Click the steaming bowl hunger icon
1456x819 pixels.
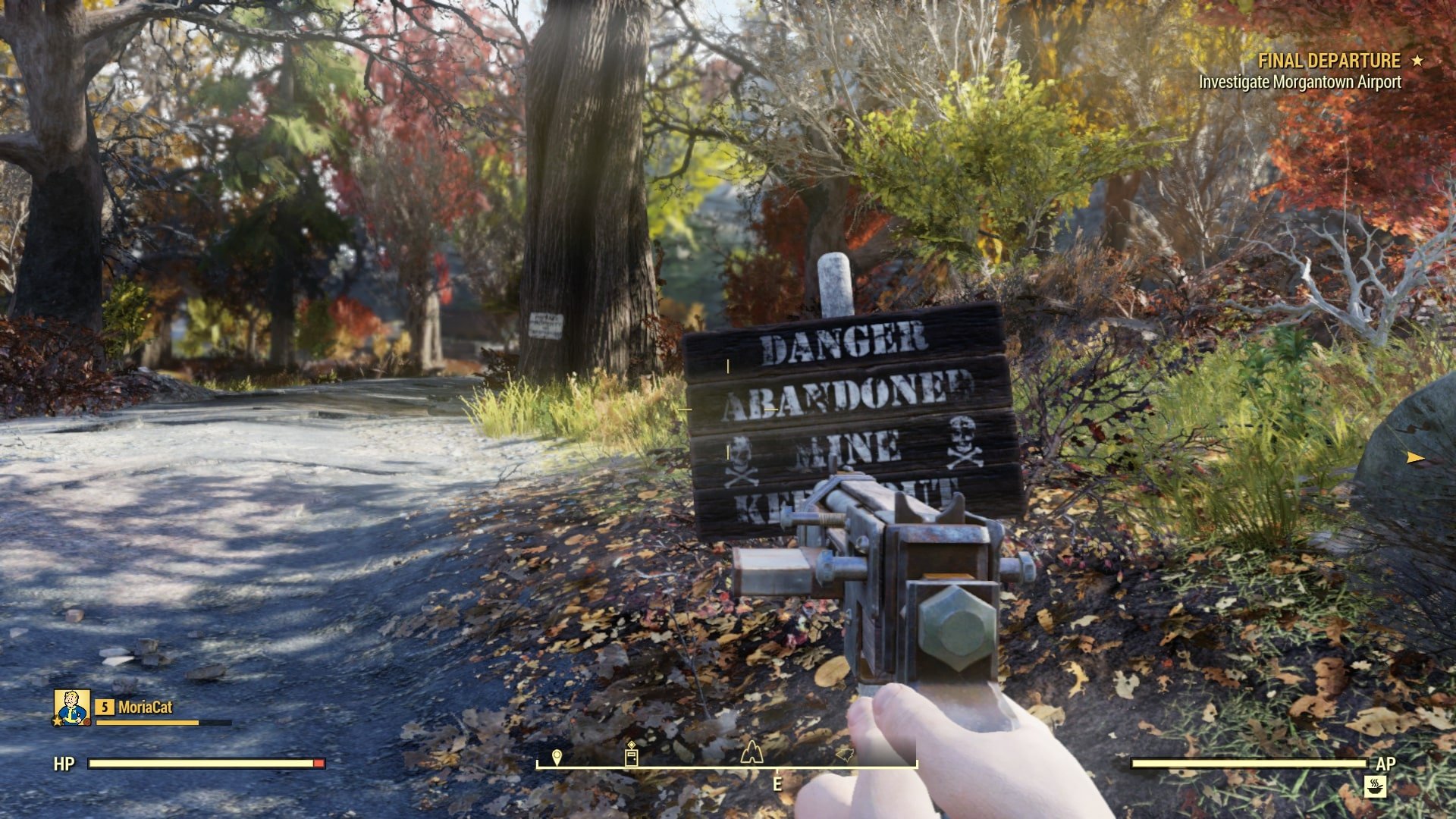(1376, 787)
